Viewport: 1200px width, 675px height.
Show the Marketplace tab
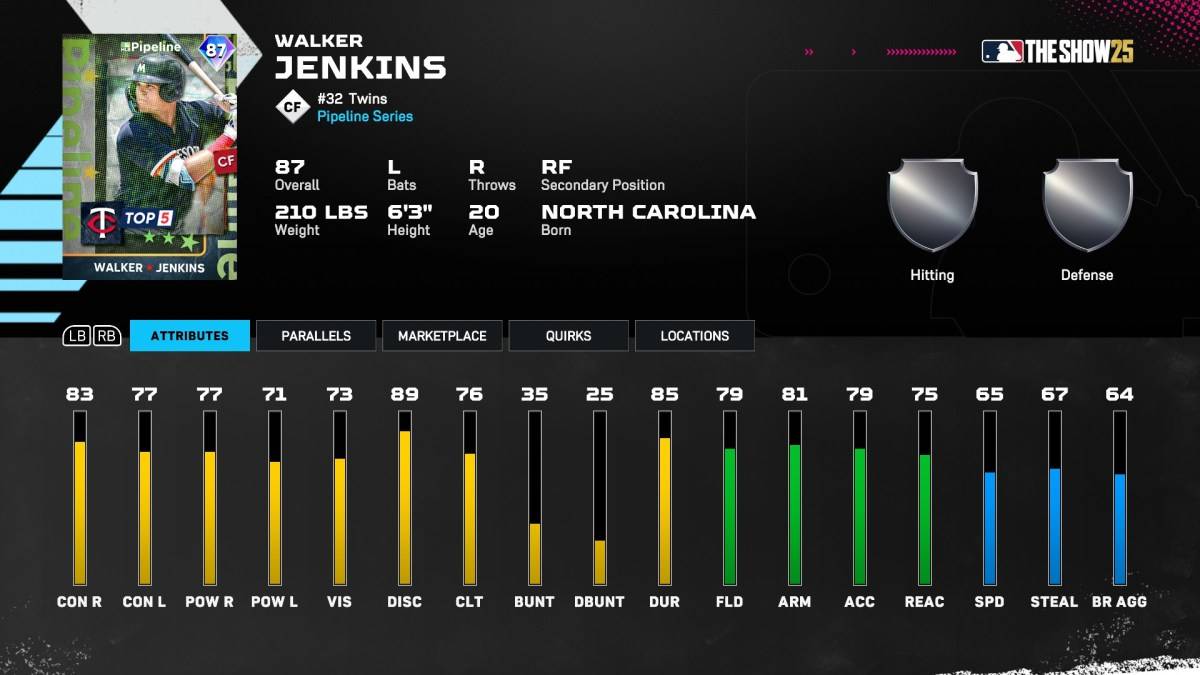click(x=442, y=336)
